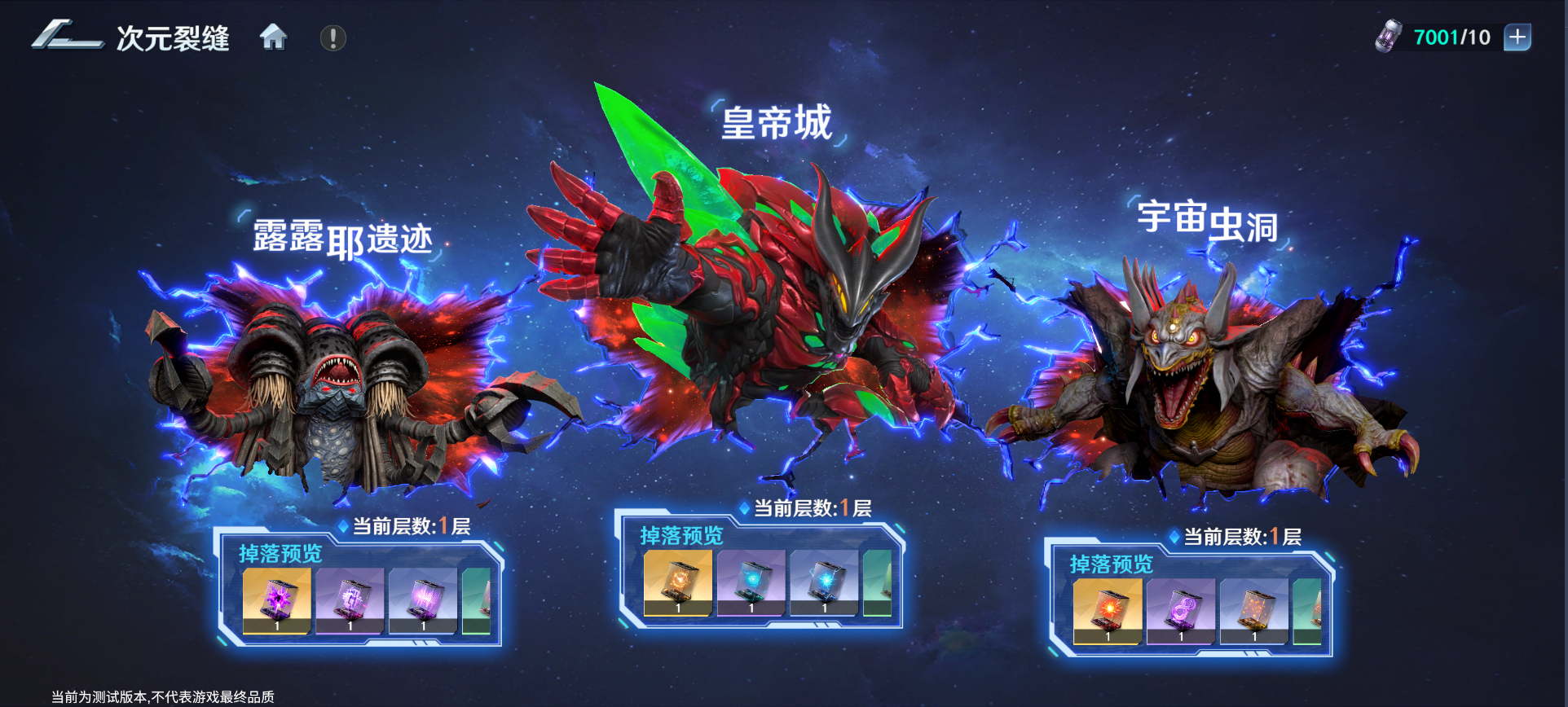Click the back arrow beside 次元裂缝 title
Viewport: 1568px width, 707px height.
coord(67,37)
